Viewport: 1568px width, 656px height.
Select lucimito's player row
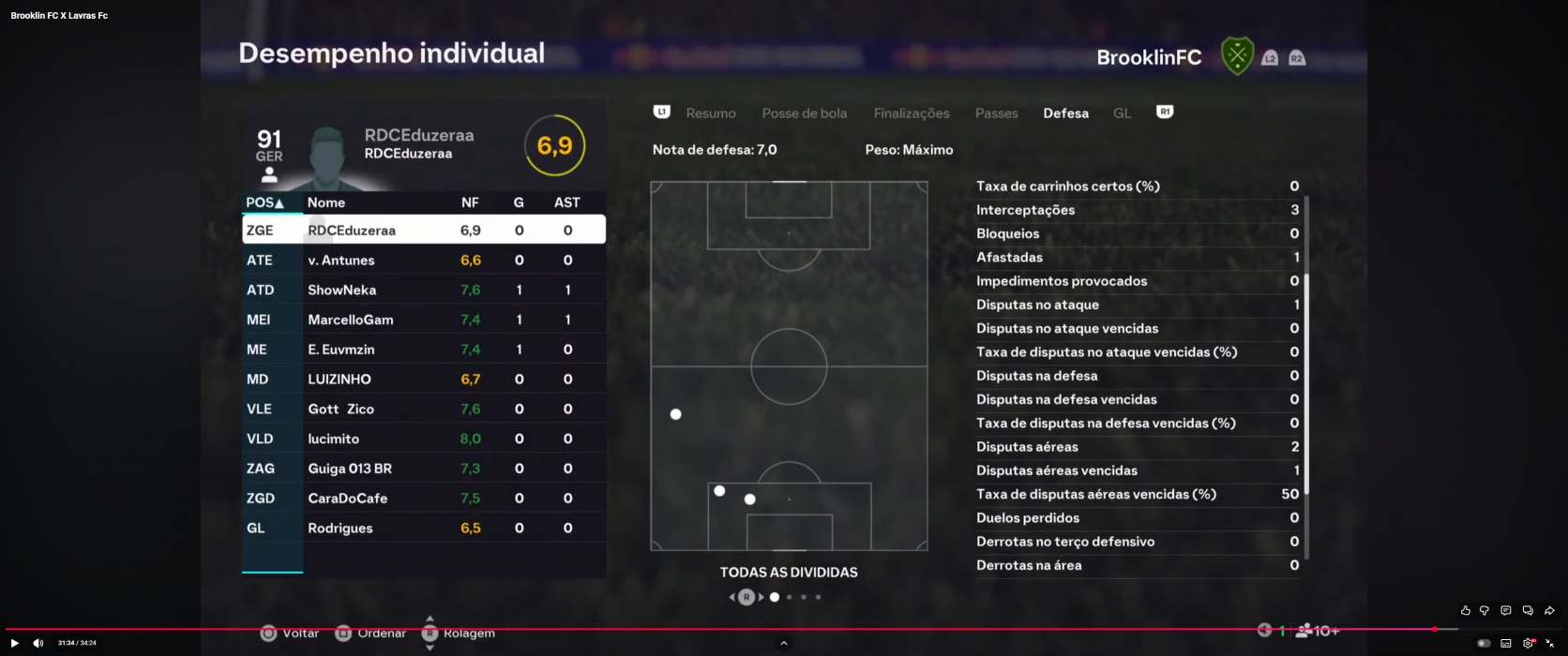coord(424,439)
